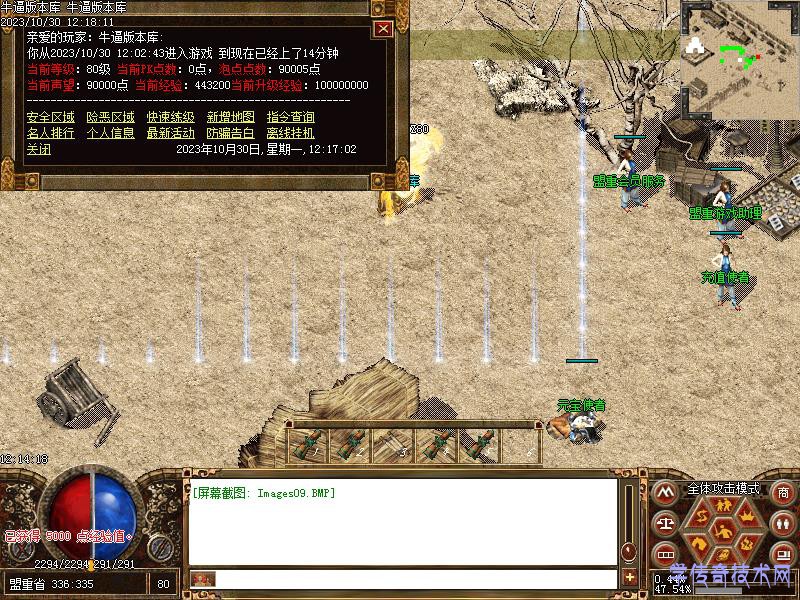Select the center swordsman hexagon icon

tap(722, 531)
